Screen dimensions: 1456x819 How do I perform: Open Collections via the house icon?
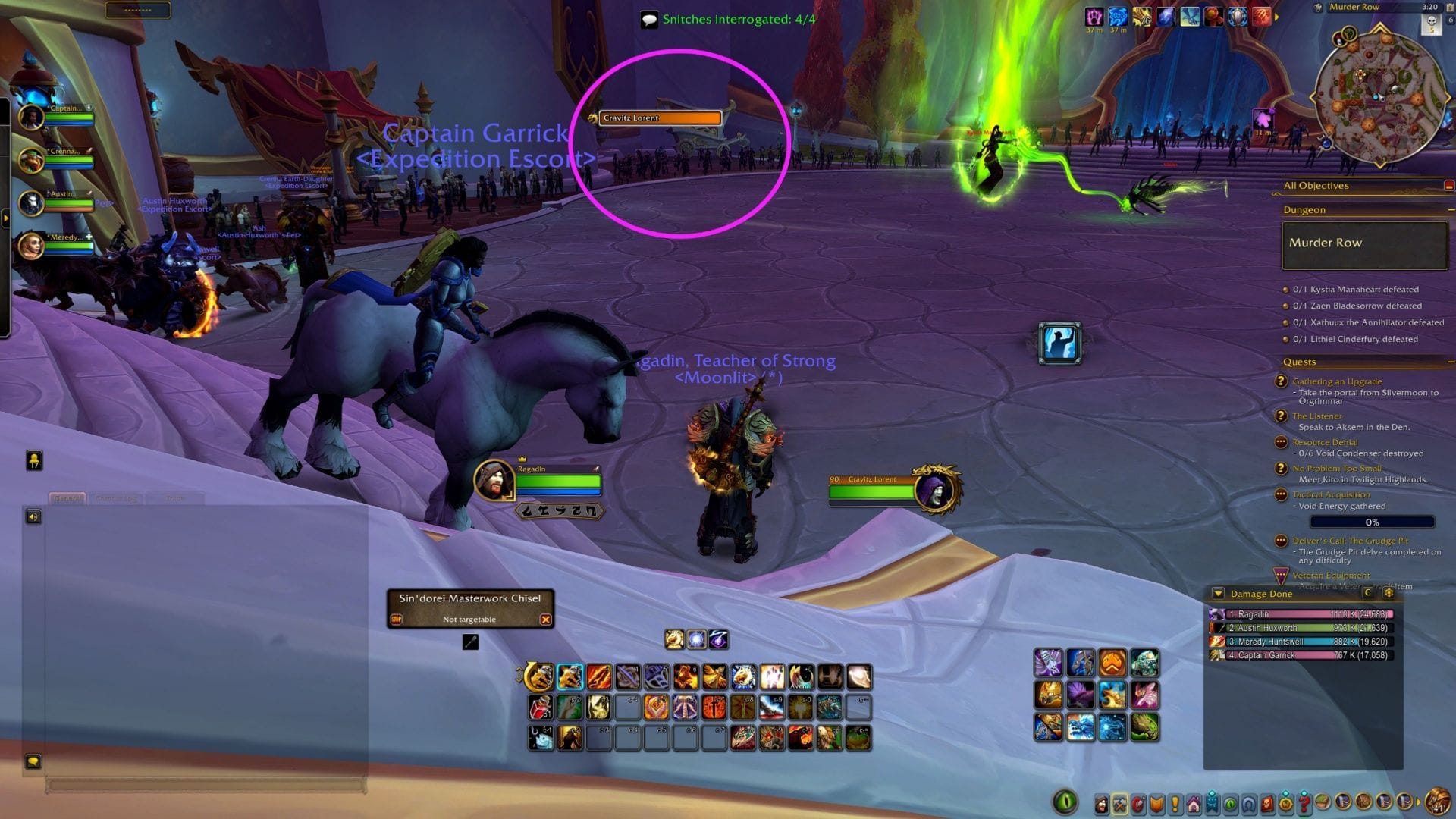coord(1194,802)
